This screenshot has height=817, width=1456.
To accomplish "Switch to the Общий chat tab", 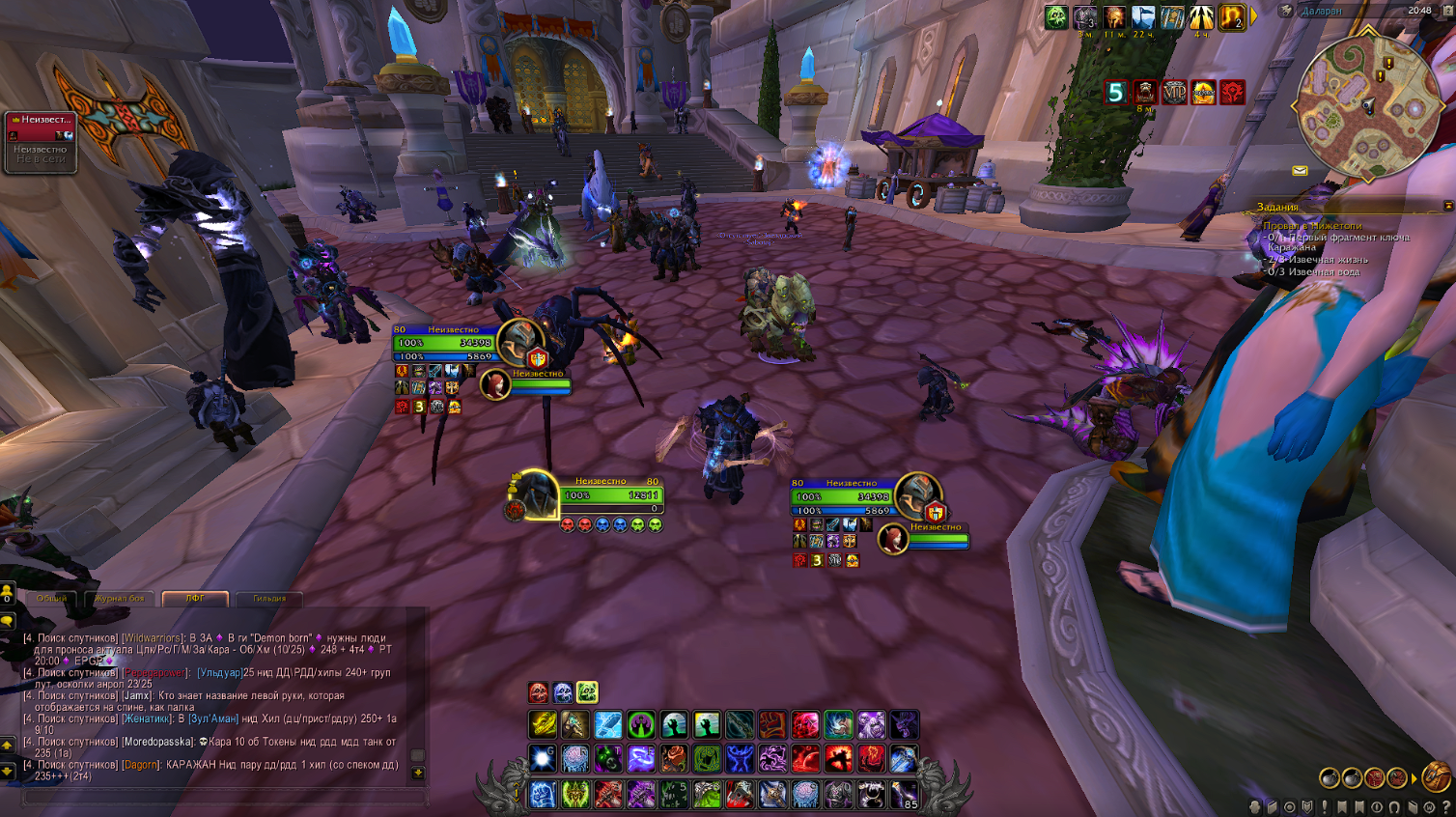I will click(51, 599).
